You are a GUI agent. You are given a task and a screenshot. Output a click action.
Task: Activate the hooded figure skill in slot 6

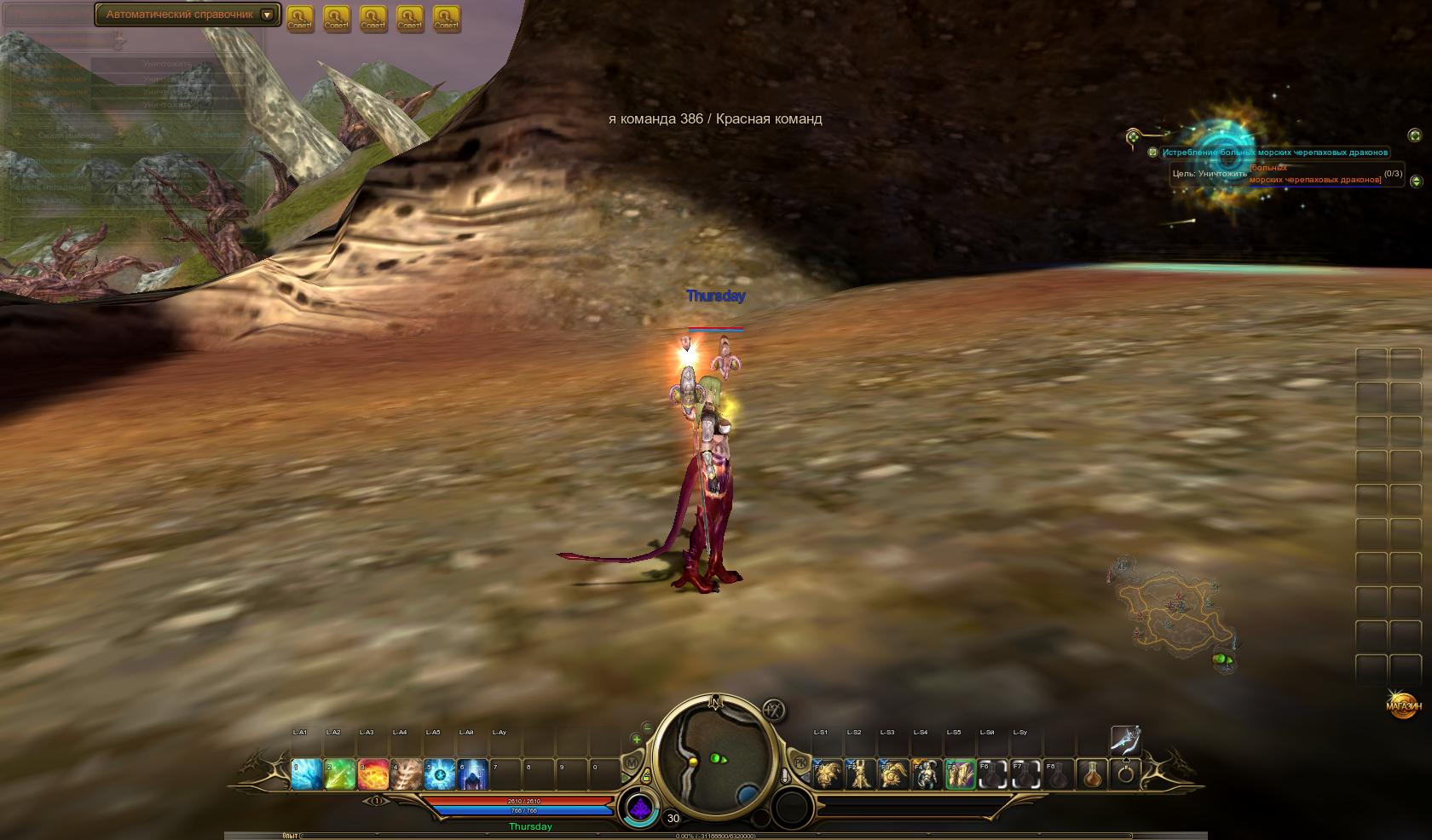tap(473, 774)
